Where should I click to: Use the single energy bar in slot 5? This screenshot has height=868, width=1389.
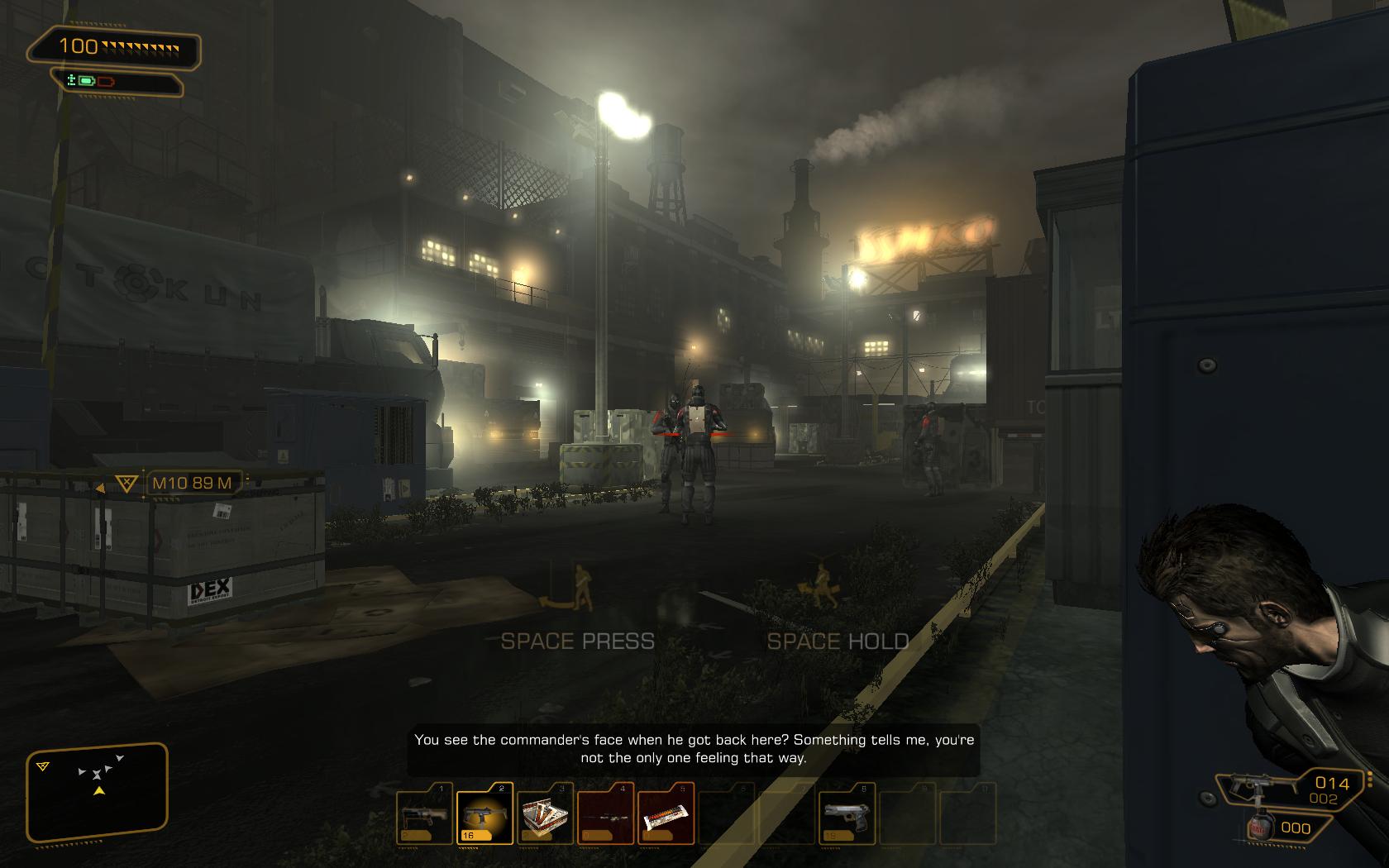(666, 813)
